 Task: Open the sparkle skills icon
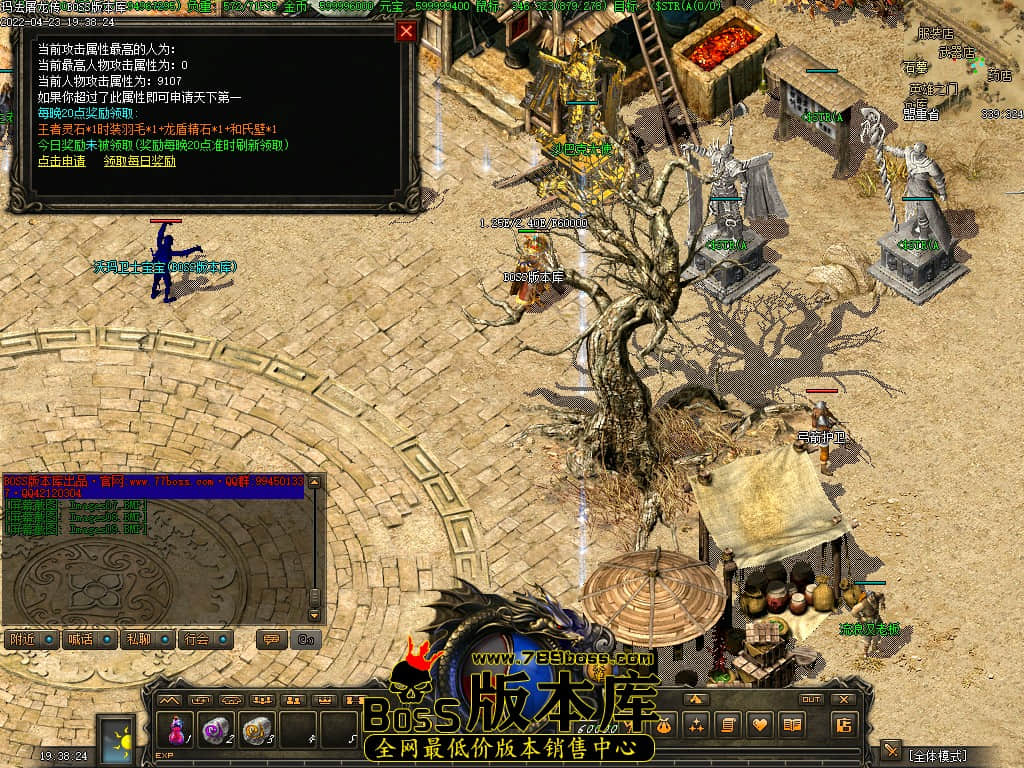click(696, 725)
